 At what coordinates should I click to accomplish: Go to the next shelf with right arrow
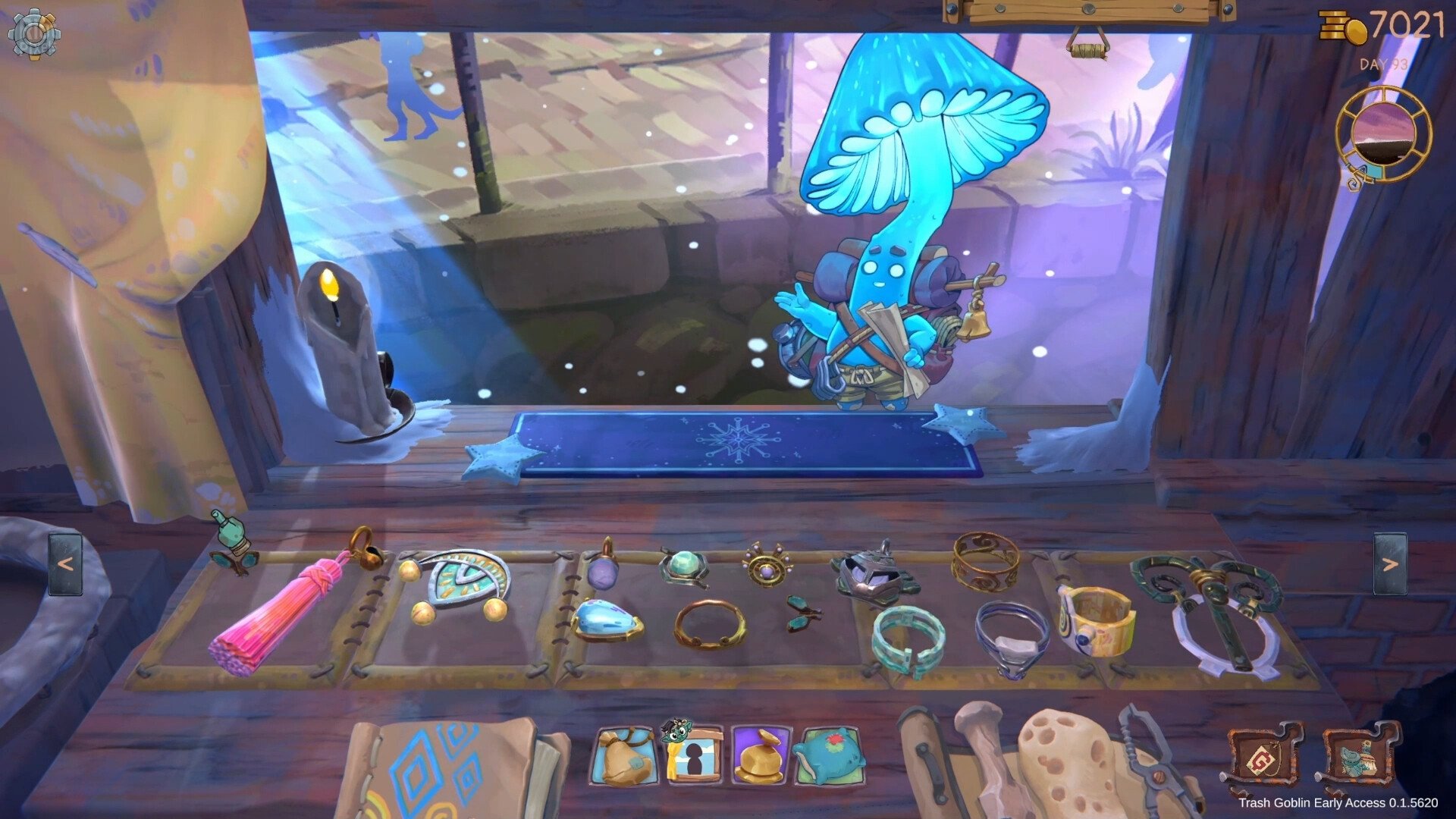click(1390, 564)
